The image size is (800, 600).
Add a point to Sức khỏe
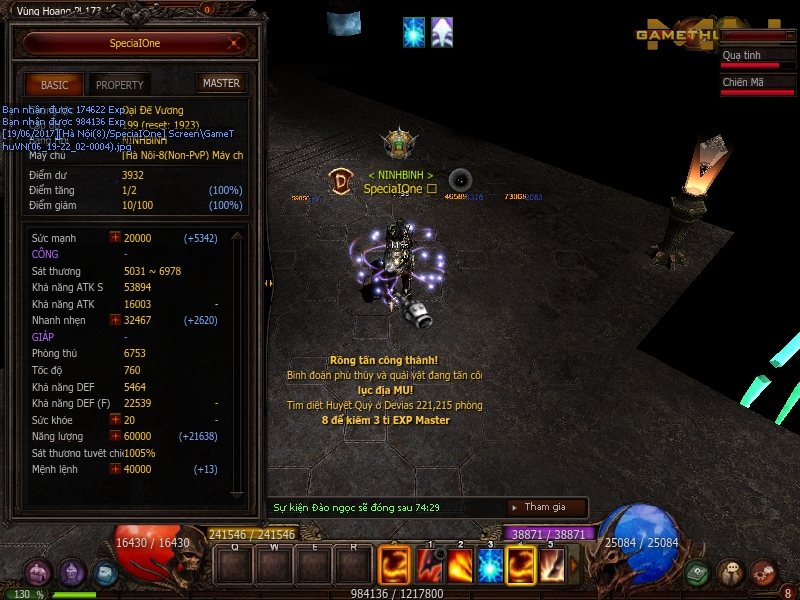[115, 420]
